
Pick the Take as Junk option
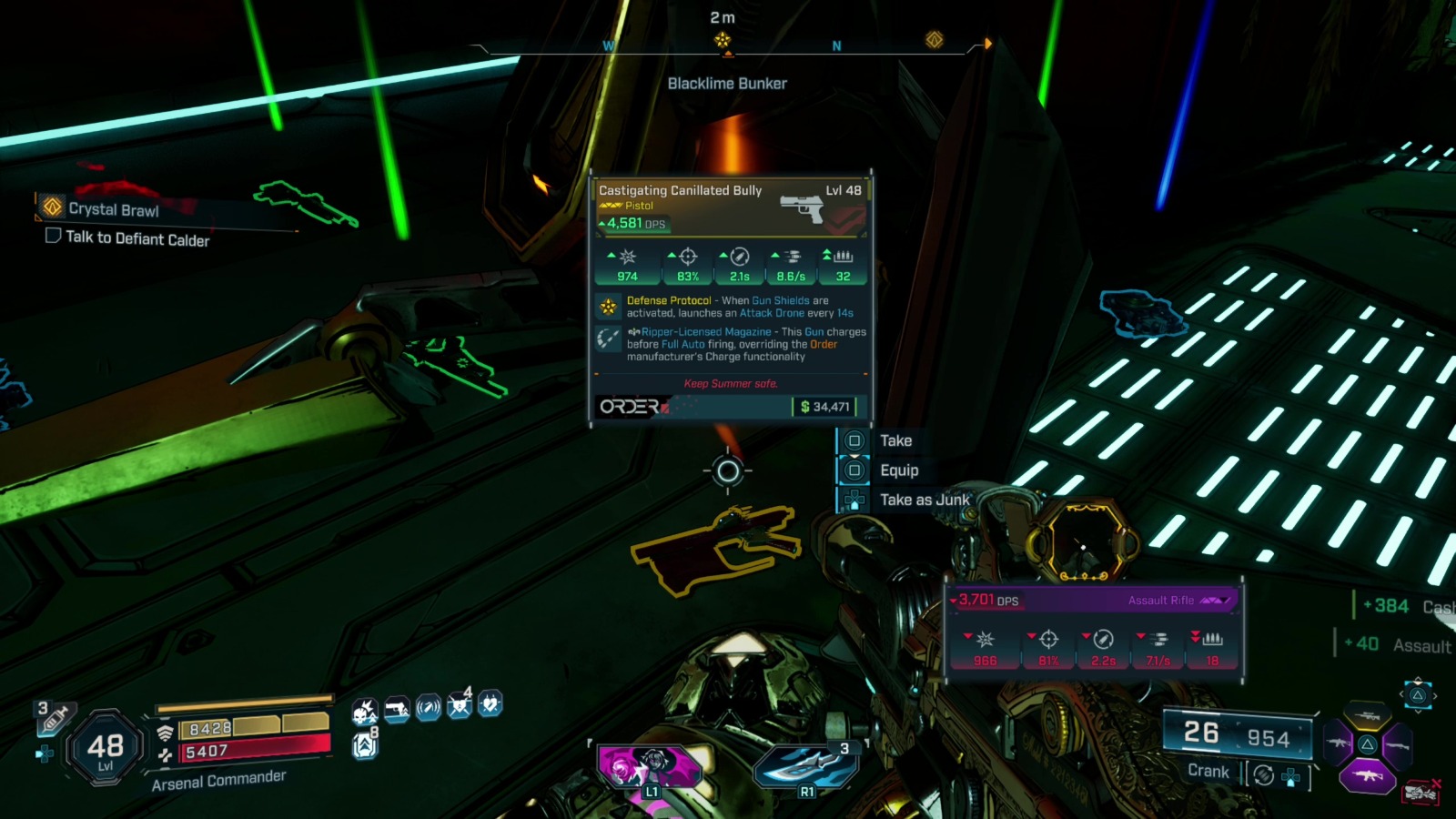click(x=924, y=500)
